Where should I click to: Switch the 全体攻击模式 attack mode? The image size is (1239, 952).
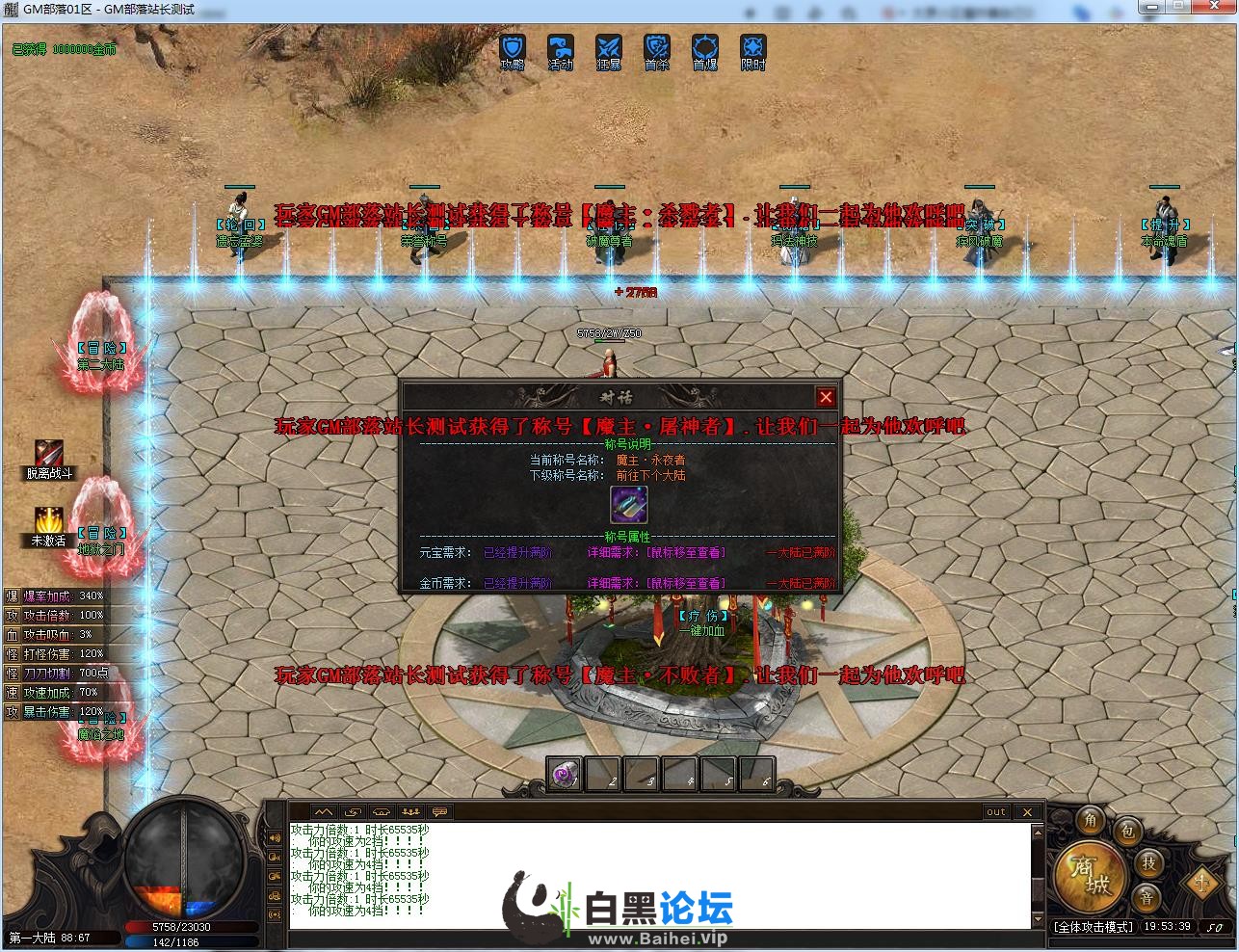click(x=1093, y=927)
